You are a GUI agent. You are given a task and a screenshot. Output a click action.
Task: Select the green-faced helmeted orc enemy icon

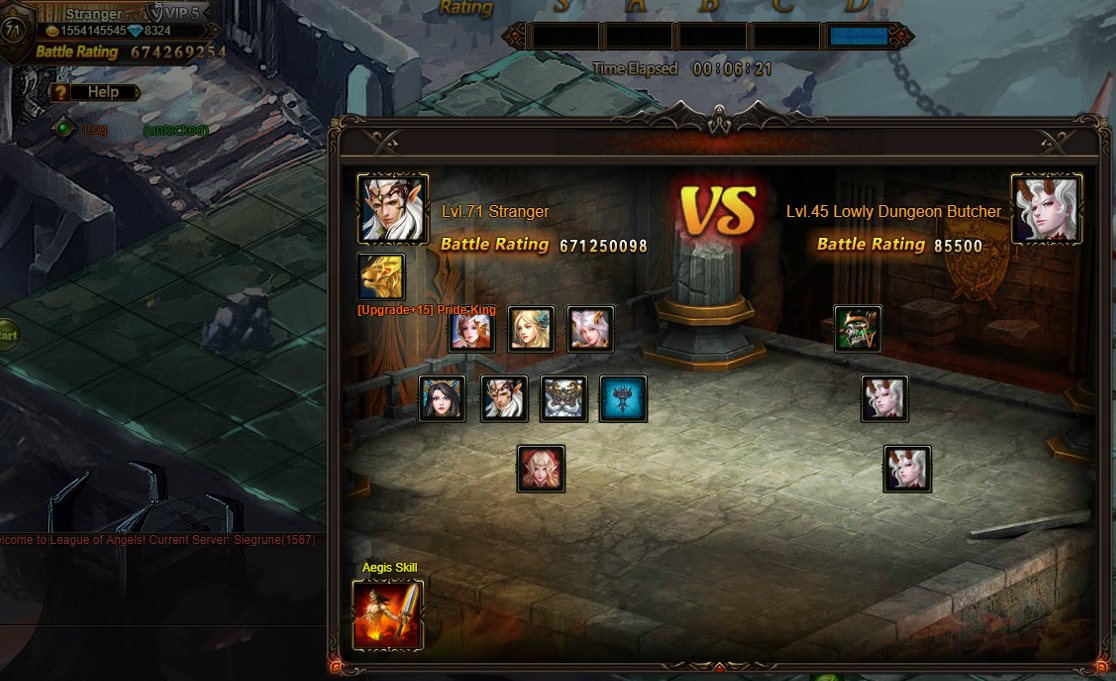(x=858, y=329)
